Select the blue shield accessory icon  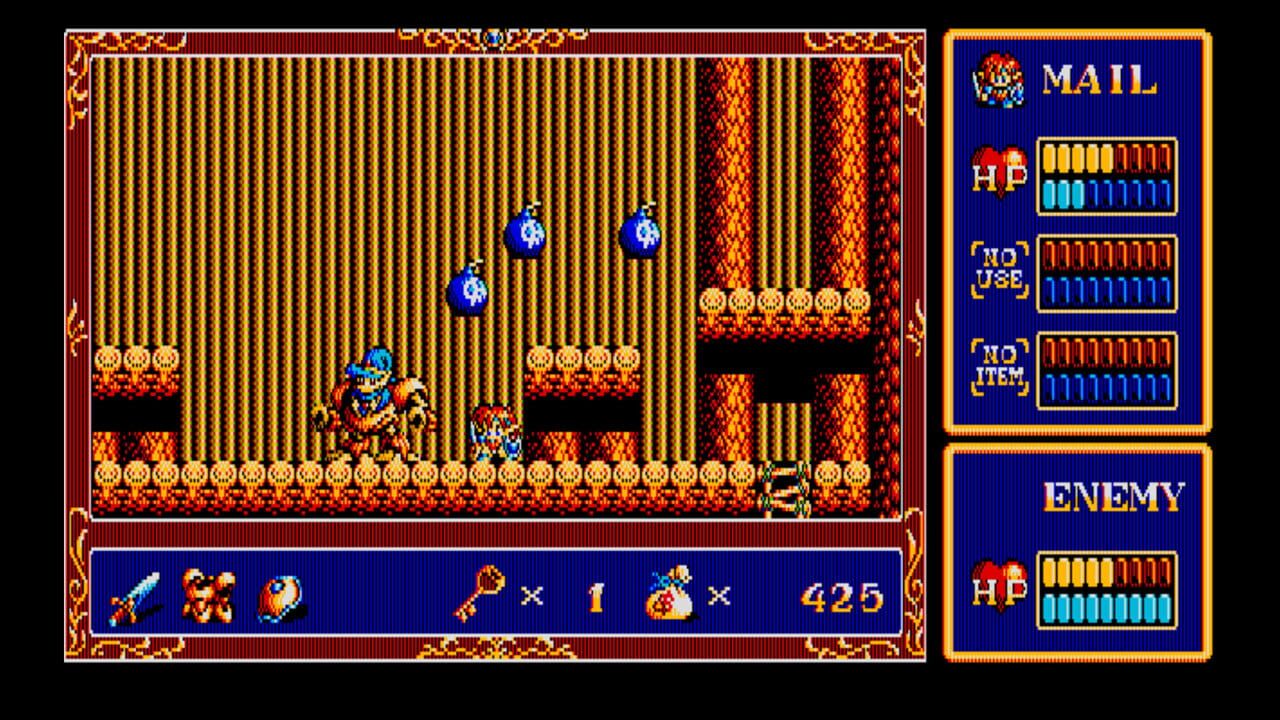point(277,595)
